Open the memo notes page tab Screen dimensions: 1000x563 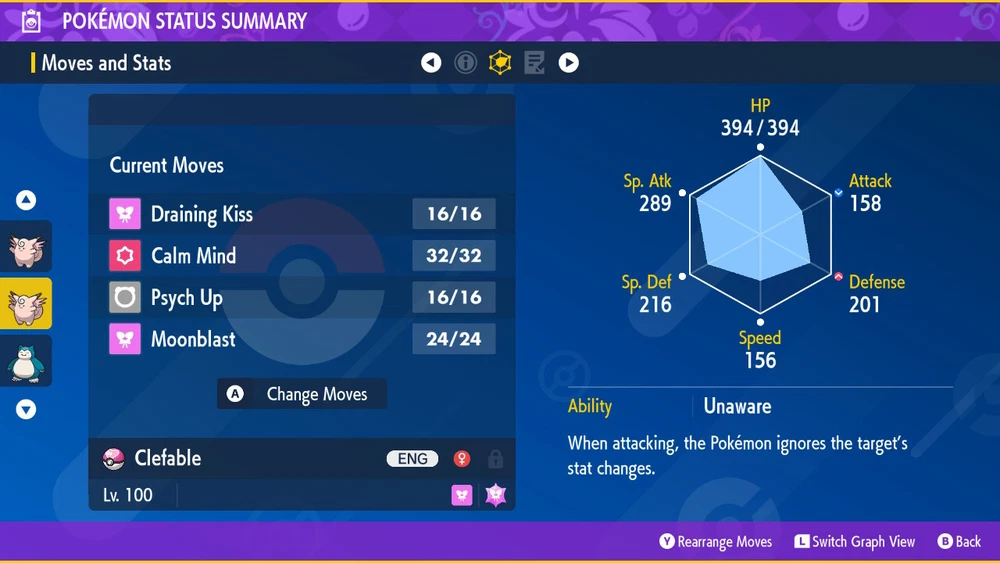click(x=534, y=63)
